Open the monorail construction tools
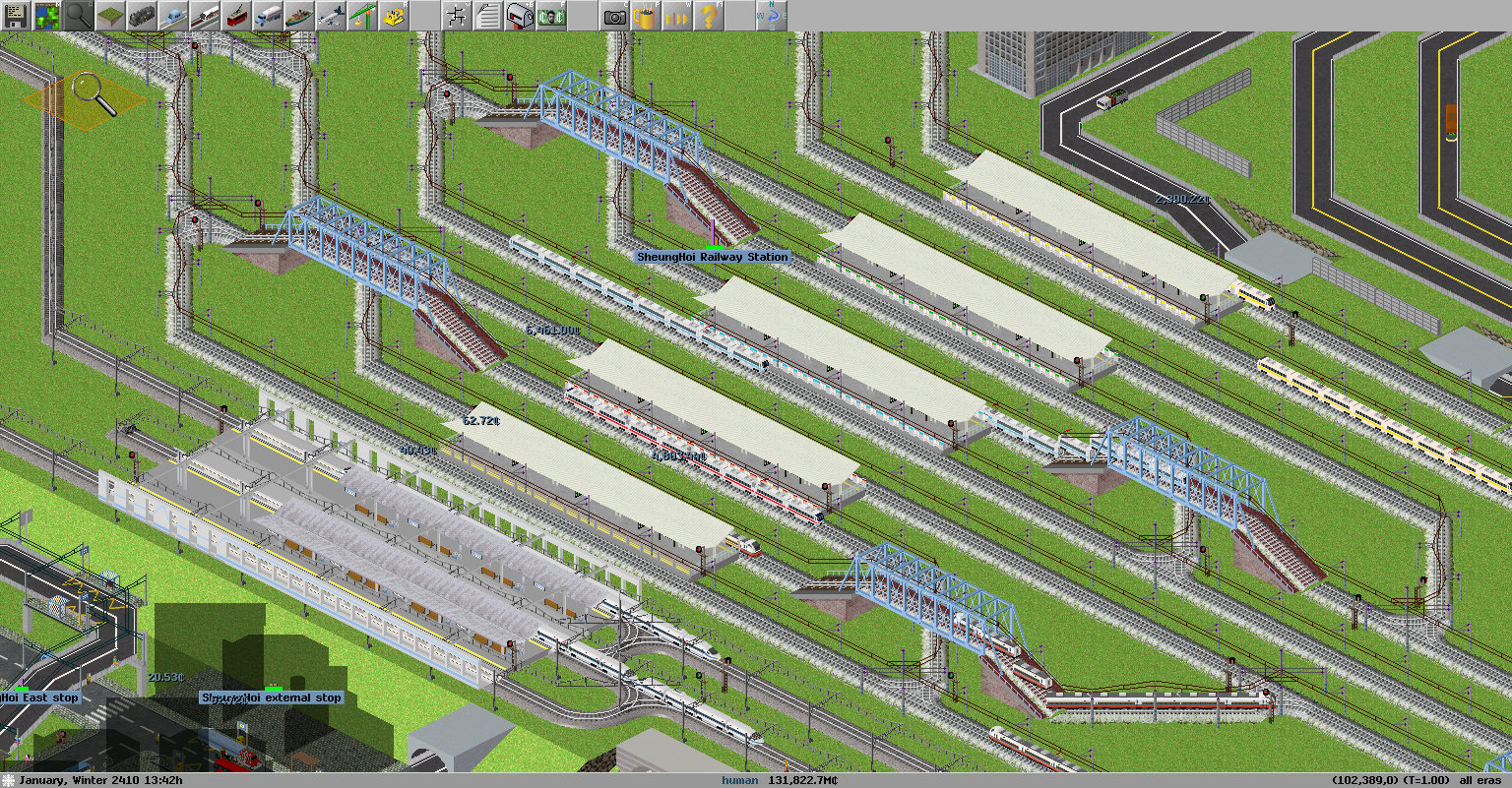 click(x=173, y=16)
